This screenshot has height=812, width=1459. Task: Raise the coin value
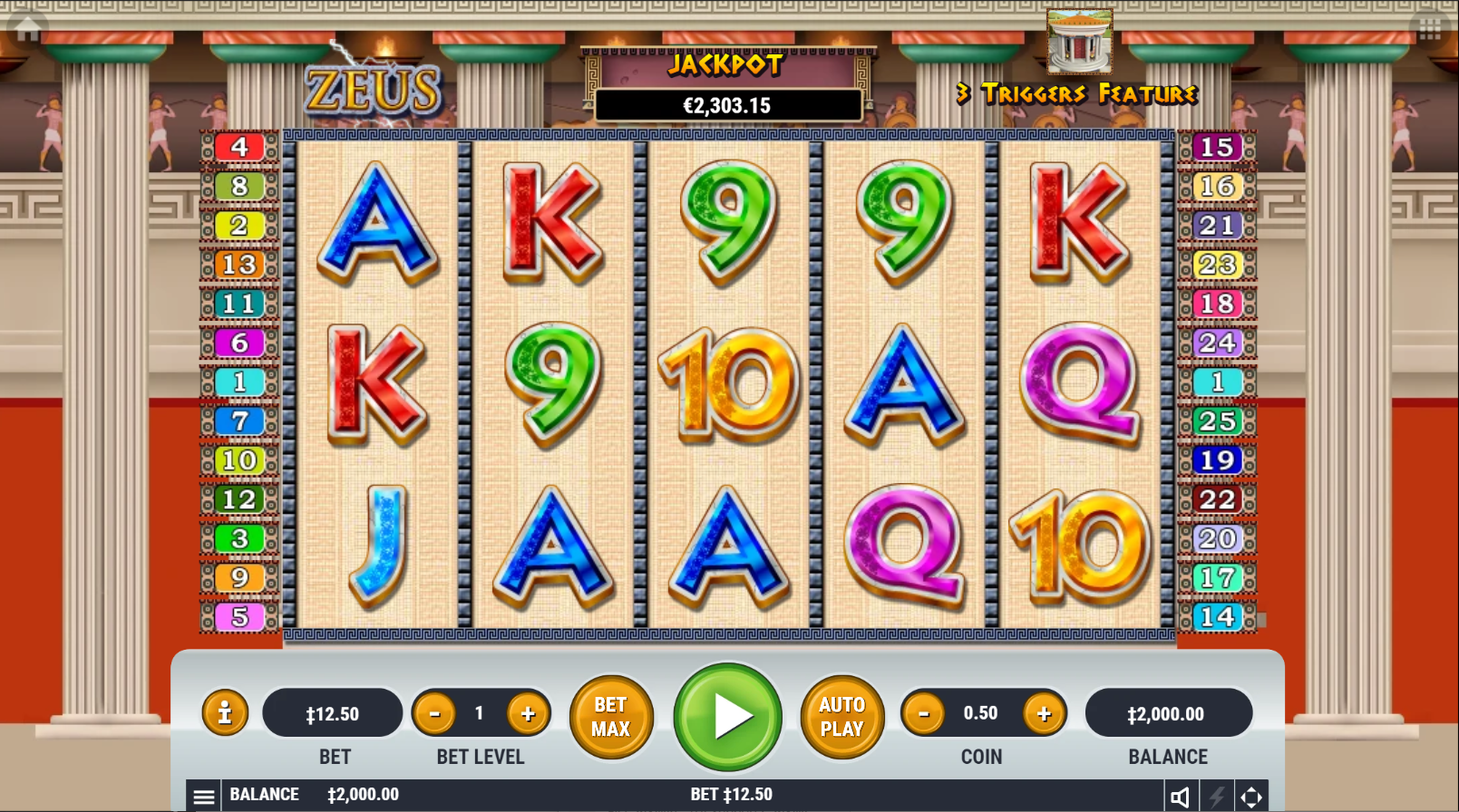point(1044,714)
